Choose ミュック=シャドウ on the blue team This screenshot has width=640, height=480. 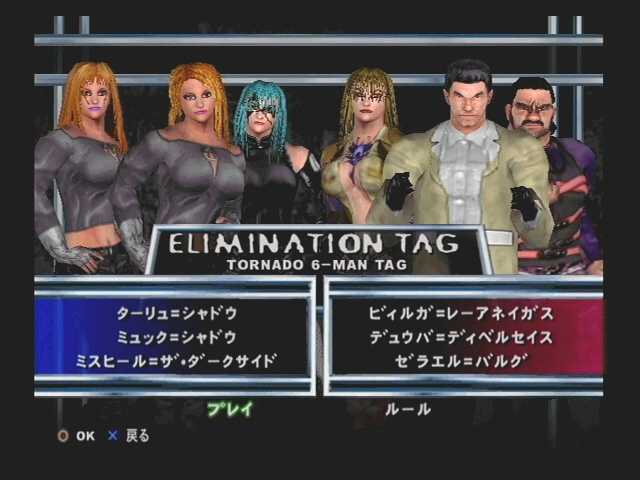[x=176, y=337]
